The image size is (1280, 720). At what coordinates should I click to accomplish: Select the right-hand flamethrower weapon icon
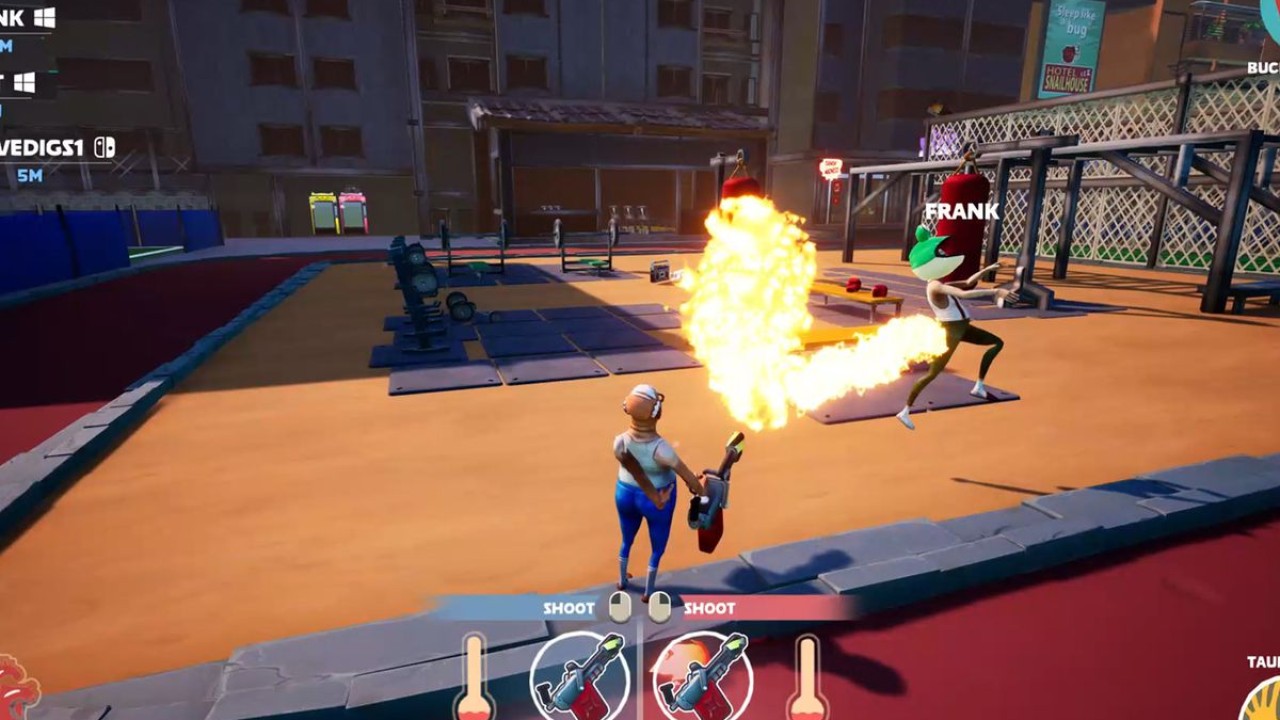(702, 676)
